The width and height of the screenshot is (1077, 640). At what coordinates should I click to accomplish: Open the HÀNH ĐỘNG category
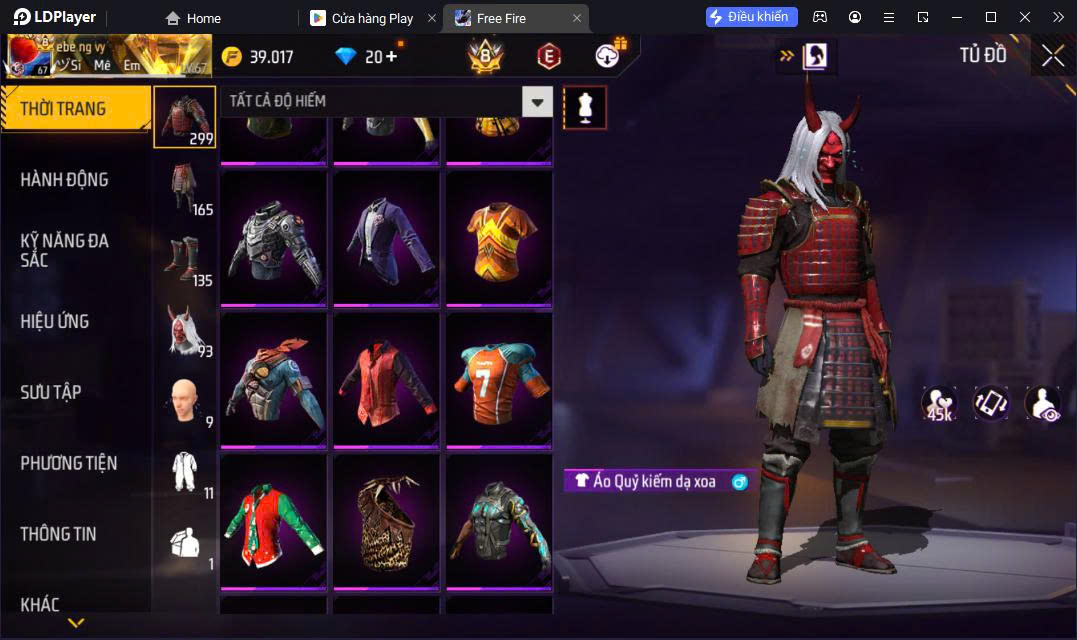(x=65, y=180)
